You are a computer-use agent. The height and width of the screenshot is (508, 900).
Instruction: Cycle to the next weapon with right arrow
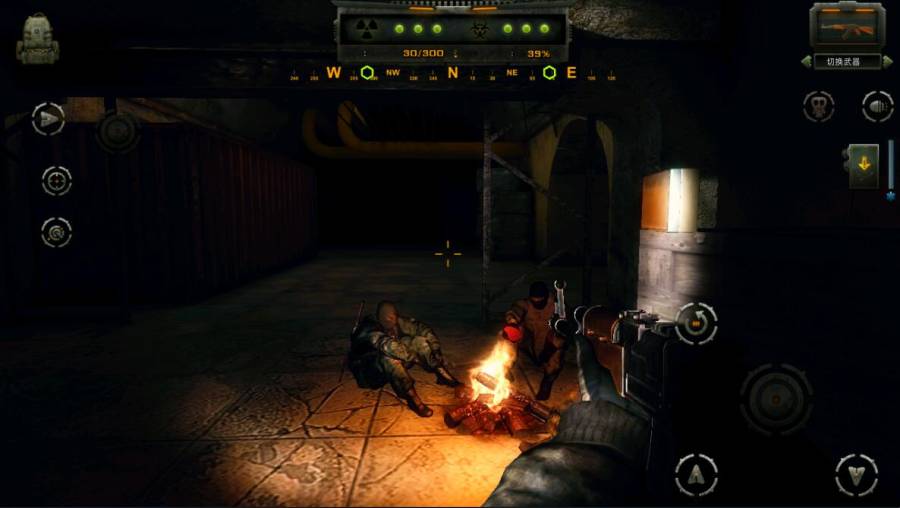click(887, 62)
